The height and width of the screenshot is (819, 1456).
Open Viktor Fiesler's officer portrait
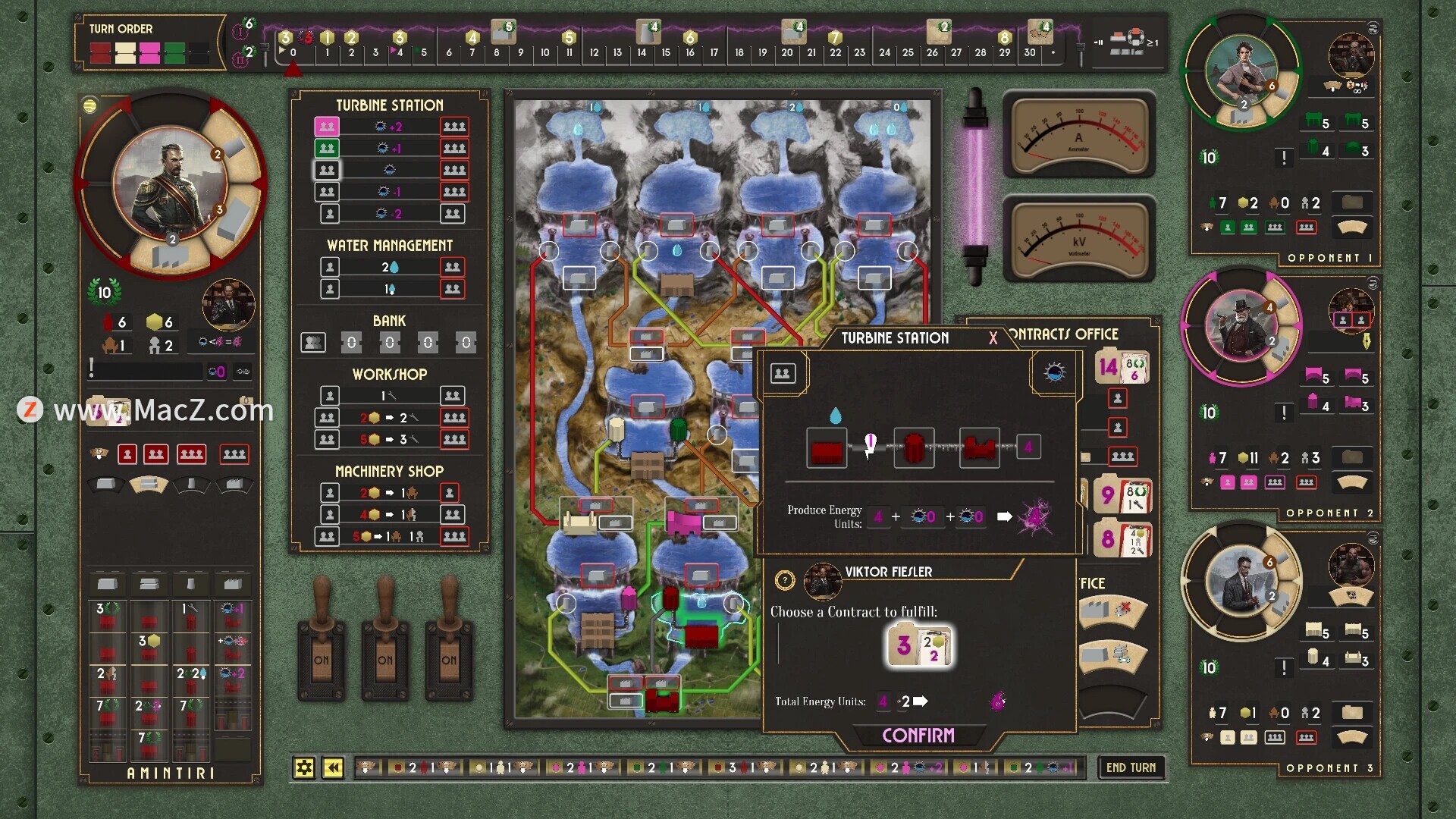click(821, 581)
